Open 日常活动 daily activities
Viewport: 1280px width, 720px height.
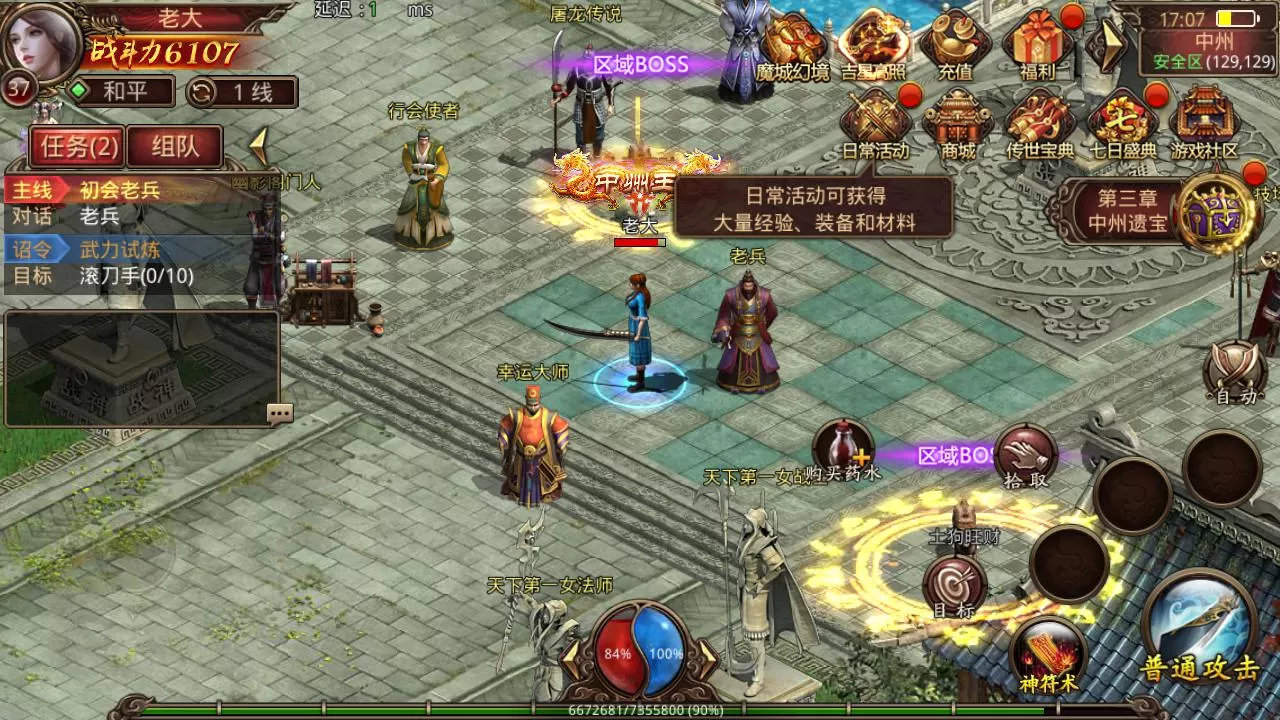875,123
